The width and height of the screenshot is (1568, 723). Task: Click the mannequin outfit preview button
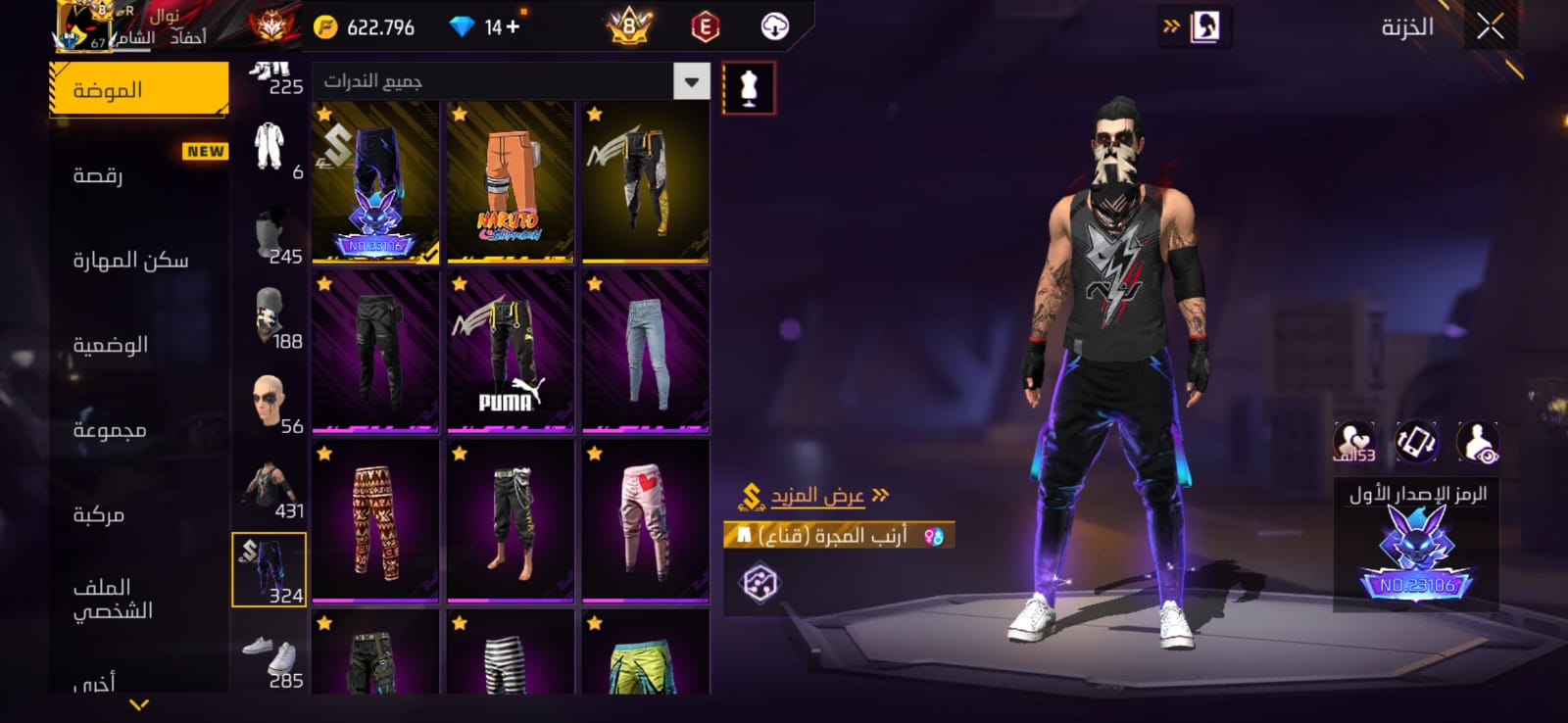click(x=749, y=88)
